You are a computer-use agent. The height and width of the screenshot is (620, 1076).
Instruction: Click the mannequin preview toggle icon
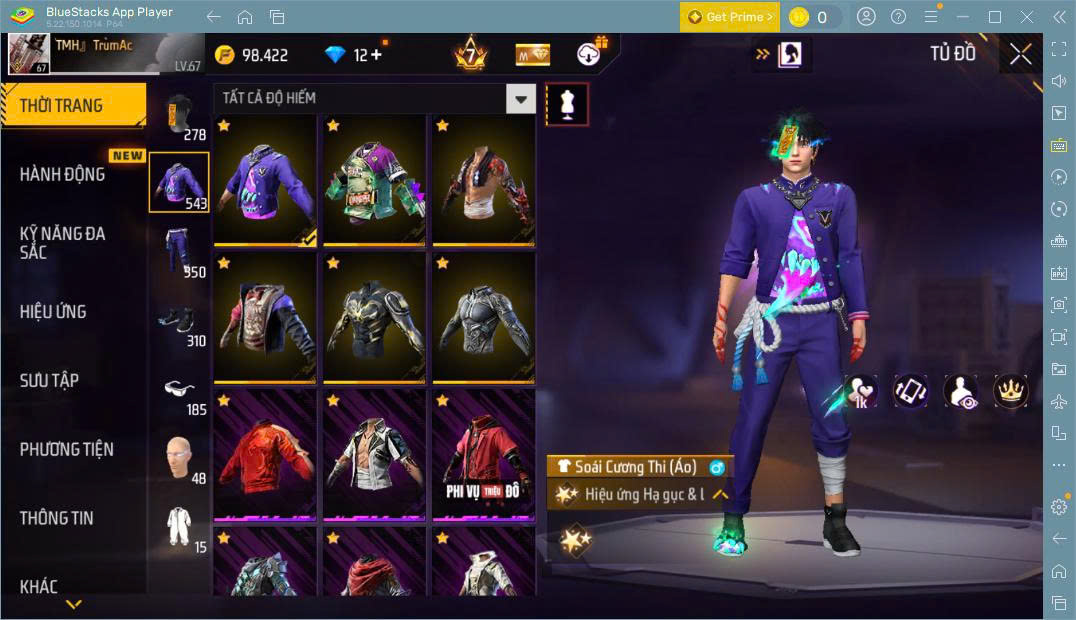point(567,105)
